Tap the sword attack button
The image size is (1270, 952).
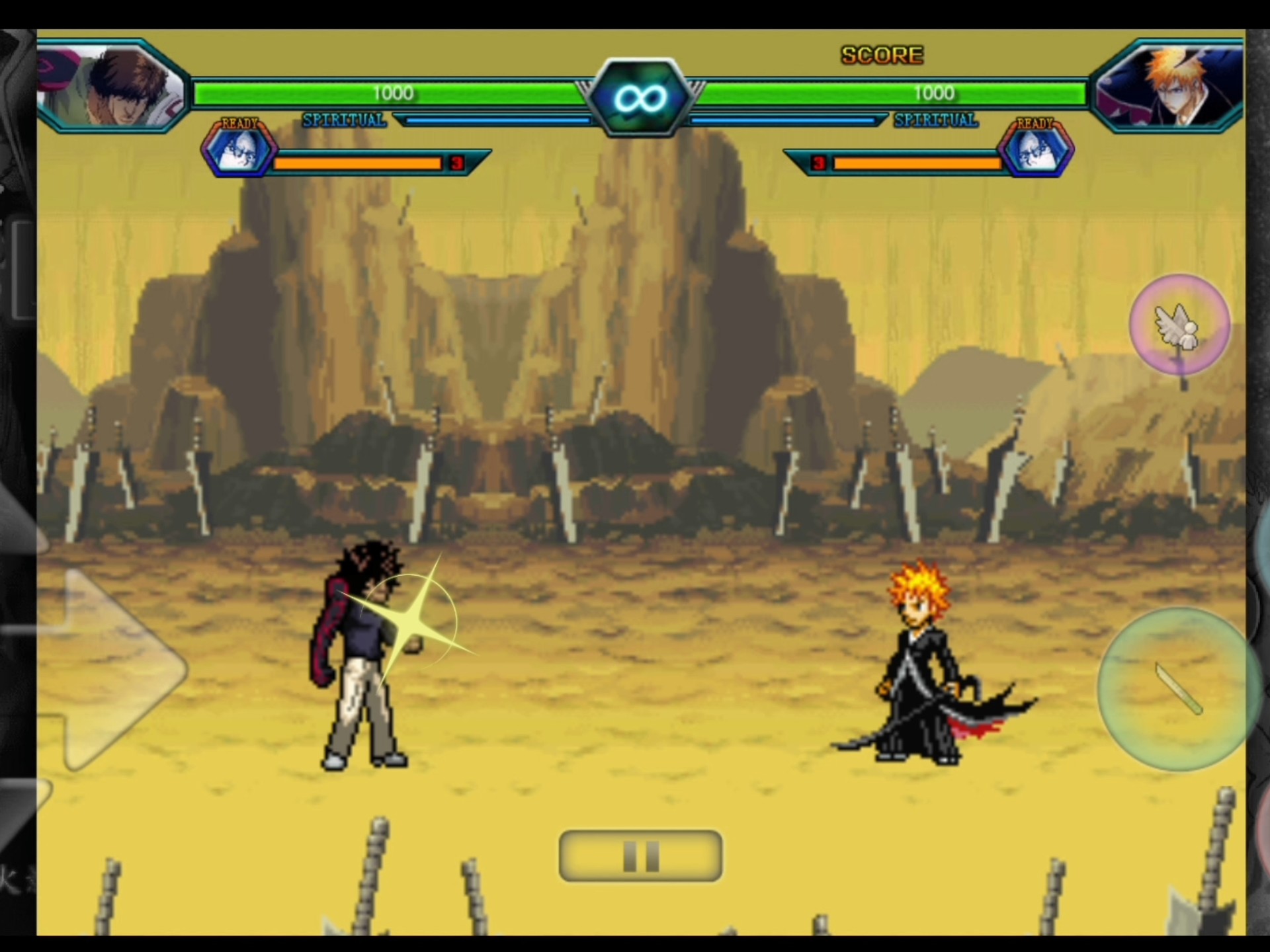[x=1178, y=690]
